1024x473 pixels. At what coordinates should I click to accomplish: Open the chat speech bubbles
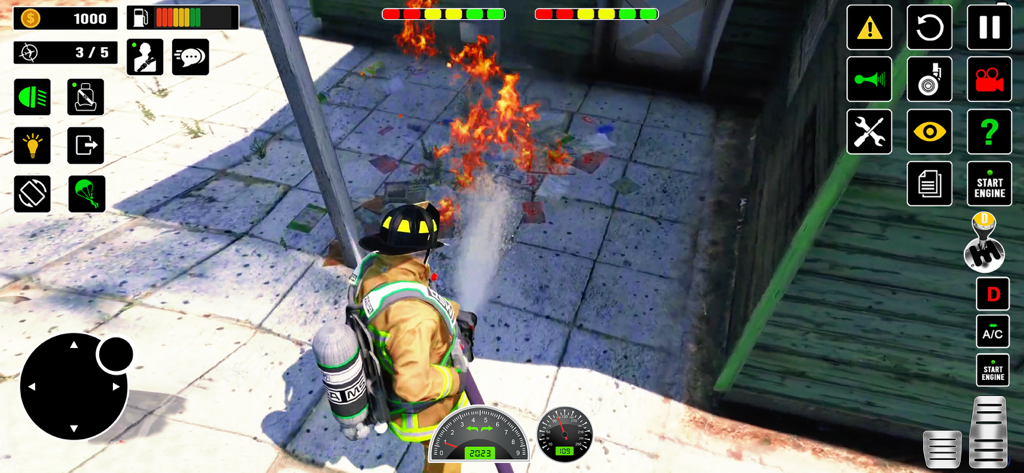point(190,57)
